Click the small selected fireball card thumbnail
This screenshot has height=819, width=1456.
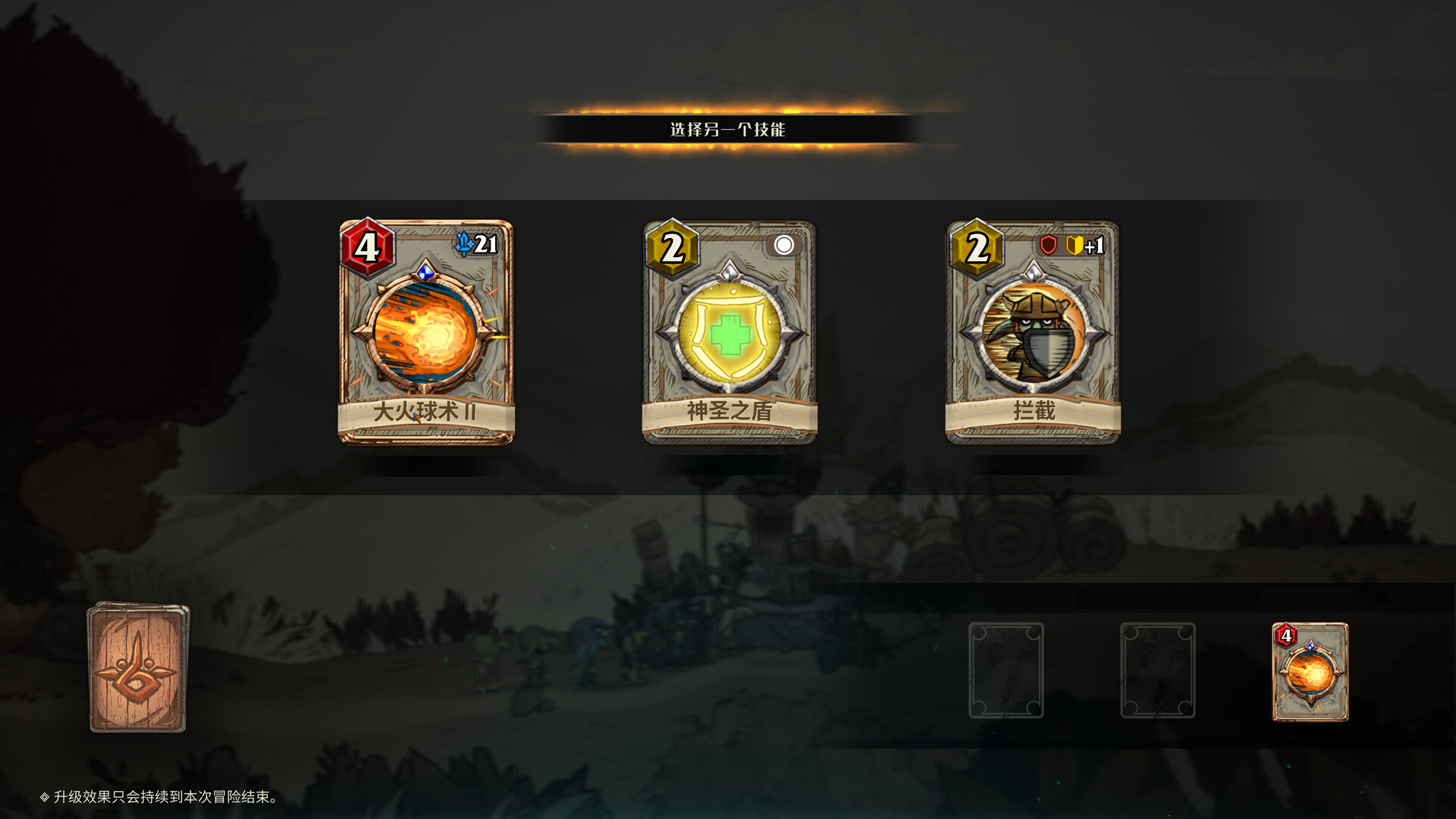tap(1310, 671)
